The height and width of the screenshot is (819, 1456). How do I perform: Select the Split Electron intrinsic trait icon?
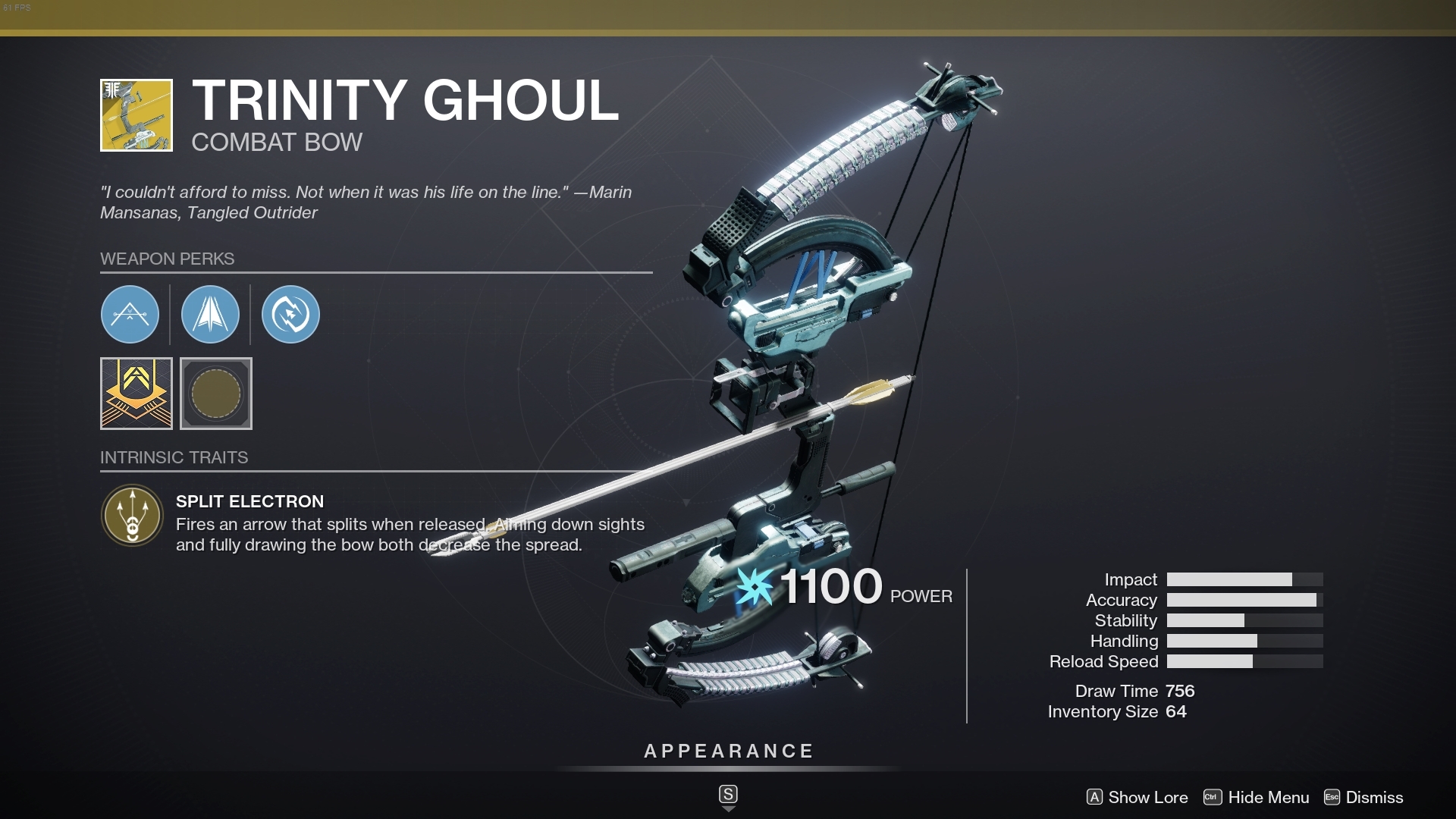[132, 516]
